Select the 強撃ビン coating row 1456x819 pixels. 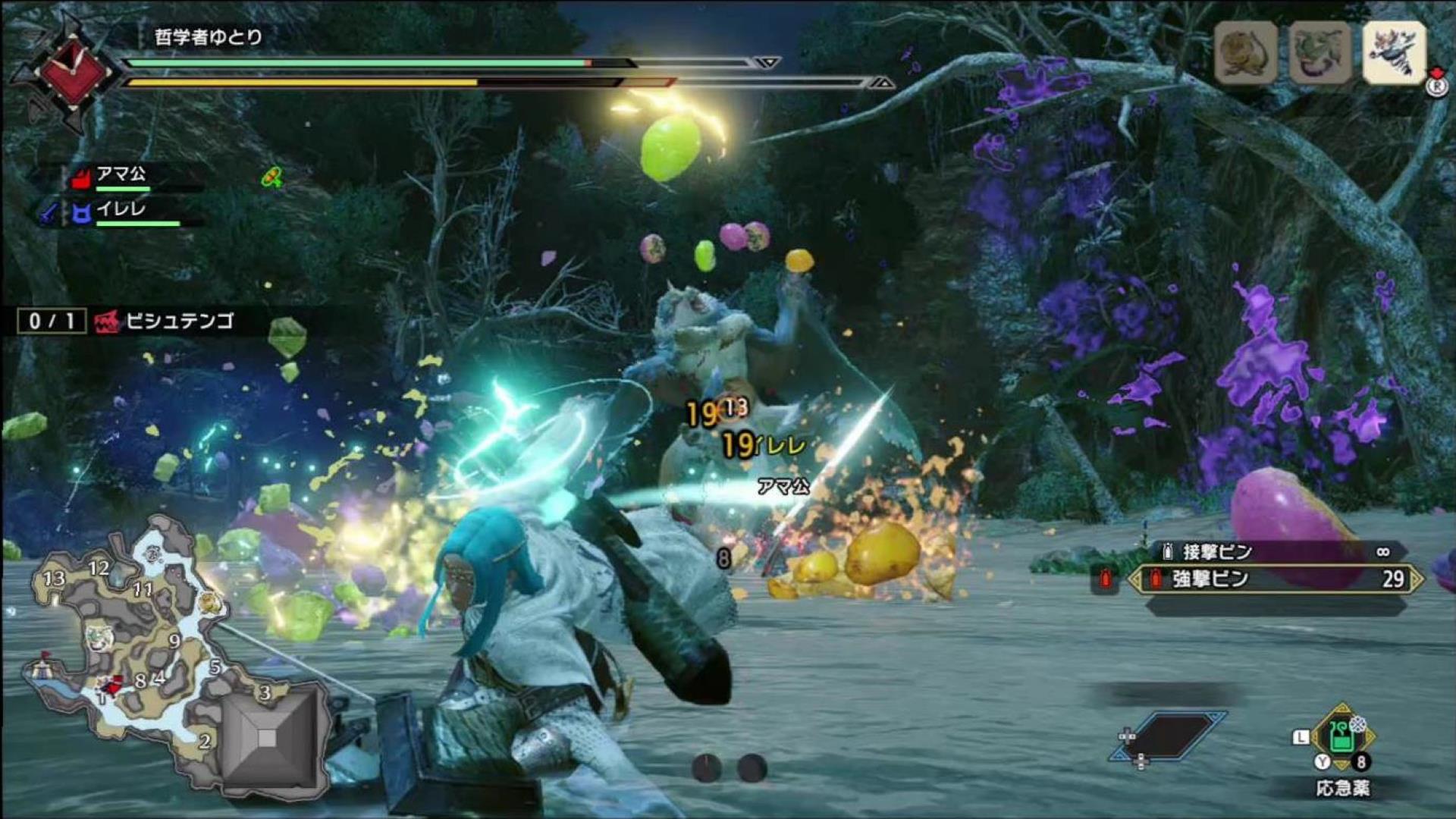[x=1276, y=579]
